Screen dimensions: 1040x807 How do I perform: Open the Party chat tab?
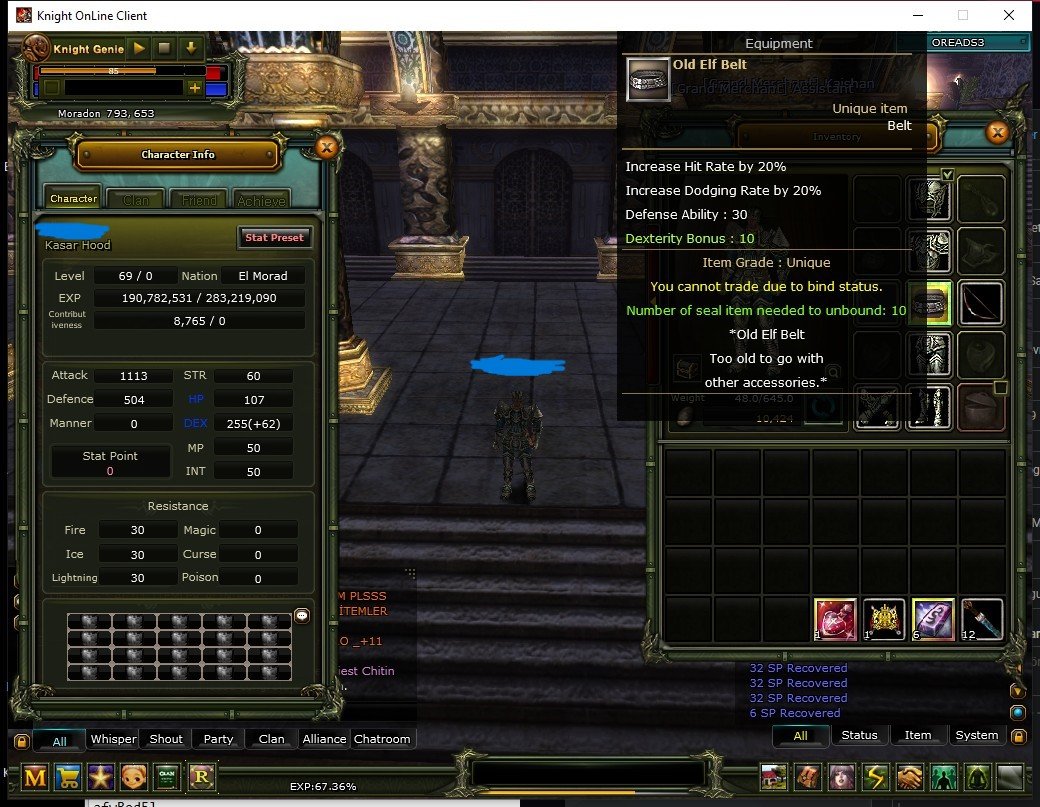[218, 739]
